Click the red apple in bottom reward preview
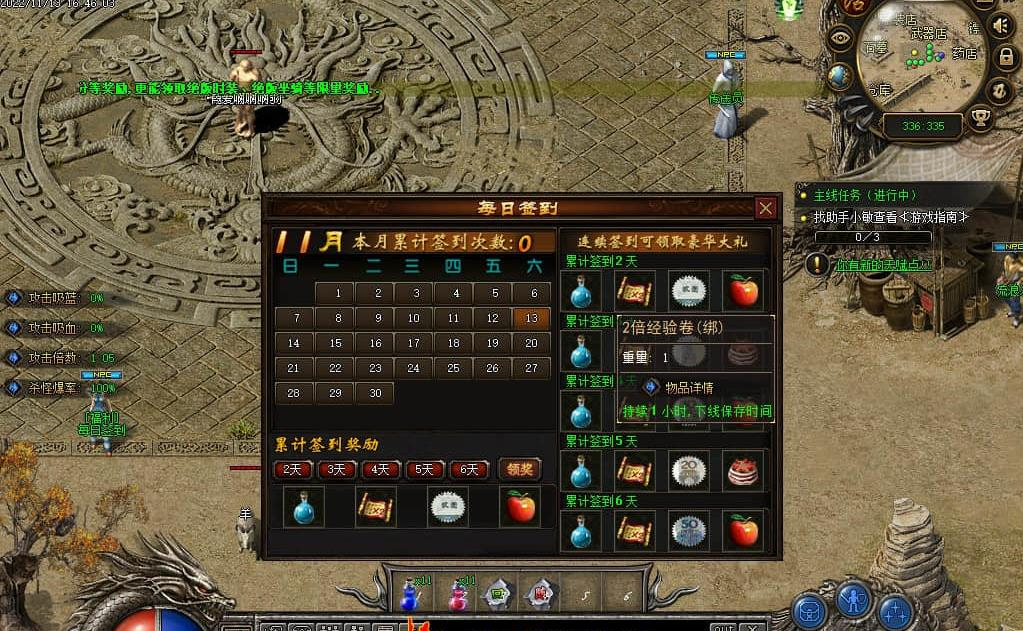Viewport: 1023px width, 631px height. click(520, 507)
